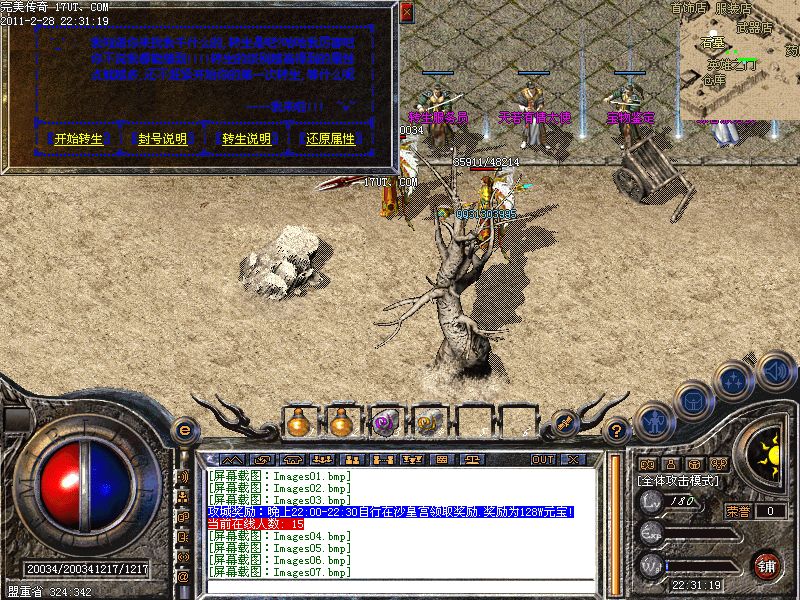The height and width of the screenshot is (600, 800).
Task: Open the question mark help button
Action: 618,431
